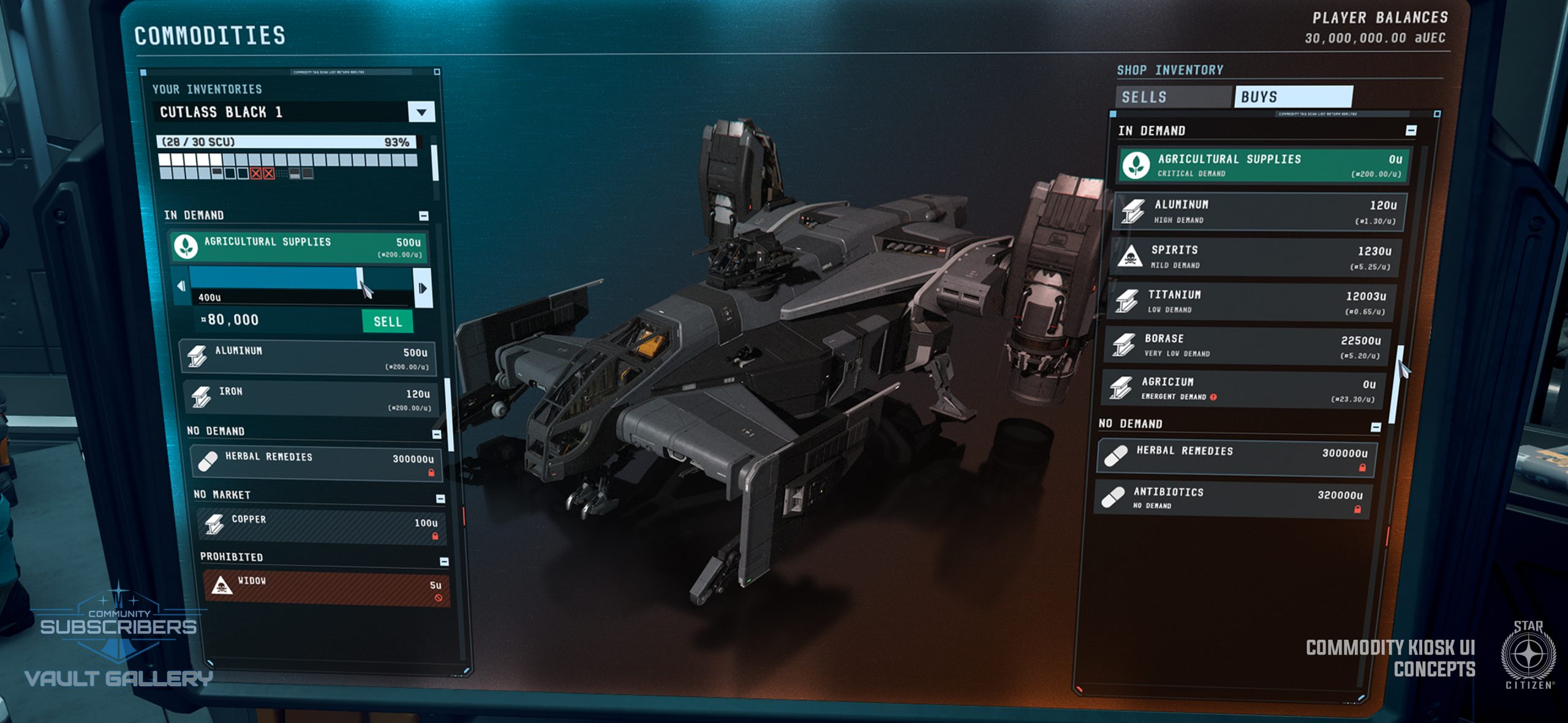
Task: Switch to the Sells tab
Action: pos(1172,97)
